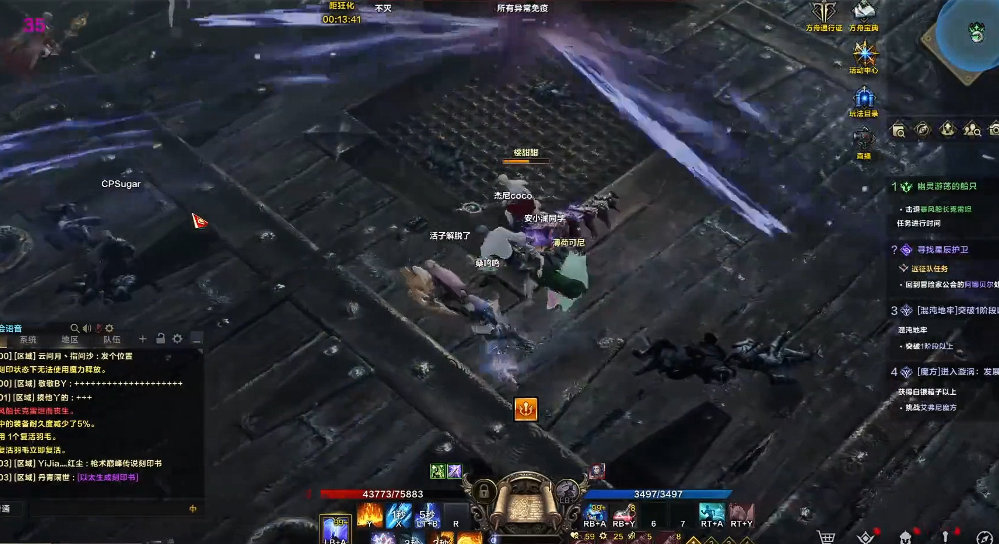Open the 方舟宝典 codex icon
Image resolution: width=999 pixels, height=544 pixels.
tap(863, 12)
